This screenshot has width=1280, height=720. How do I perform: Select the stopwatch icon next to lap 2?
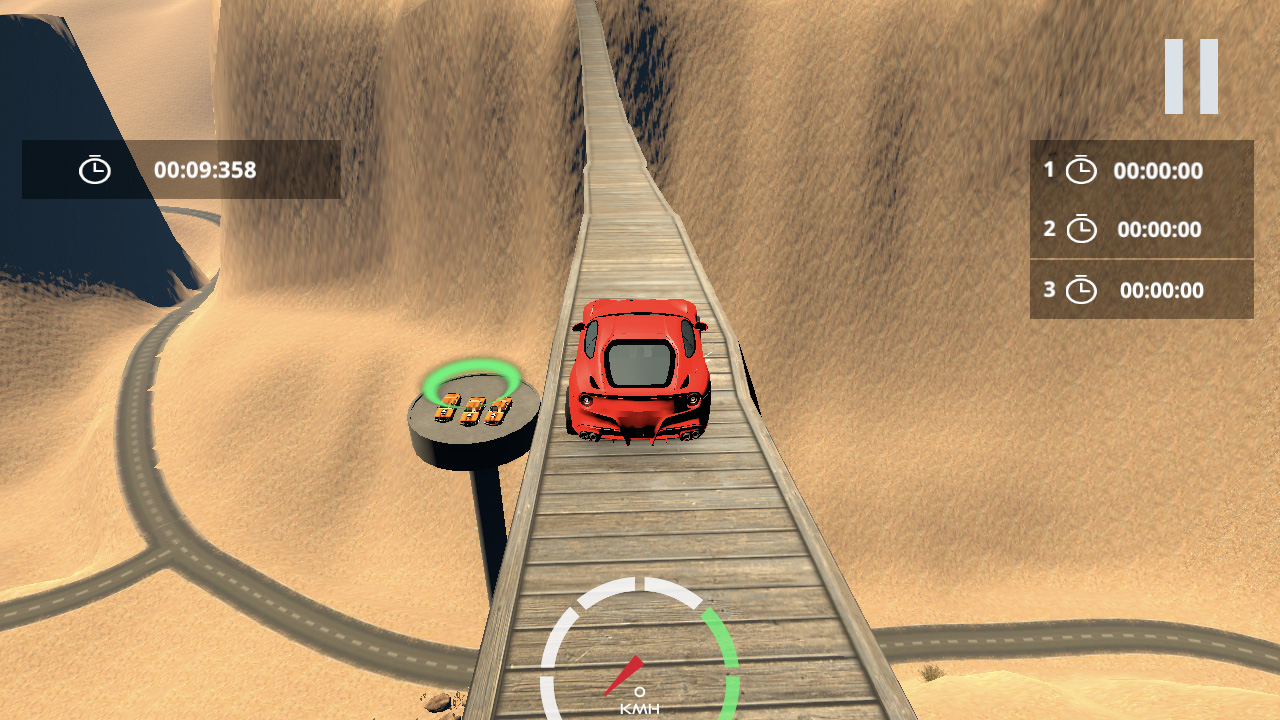(1082, 229)
